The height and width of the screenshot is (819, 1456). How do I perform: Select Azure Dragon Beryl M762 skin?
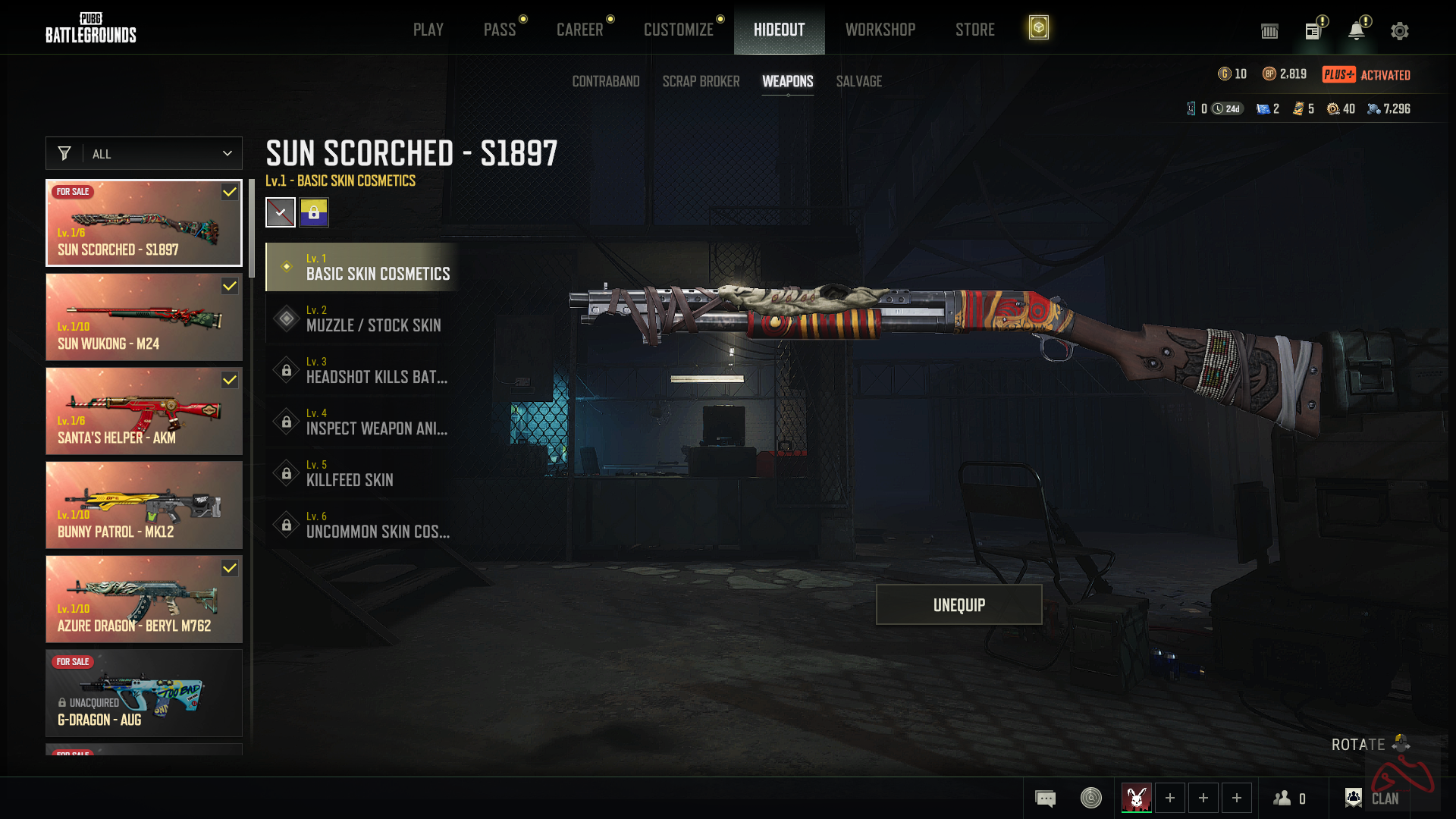(x=144, y=599)
